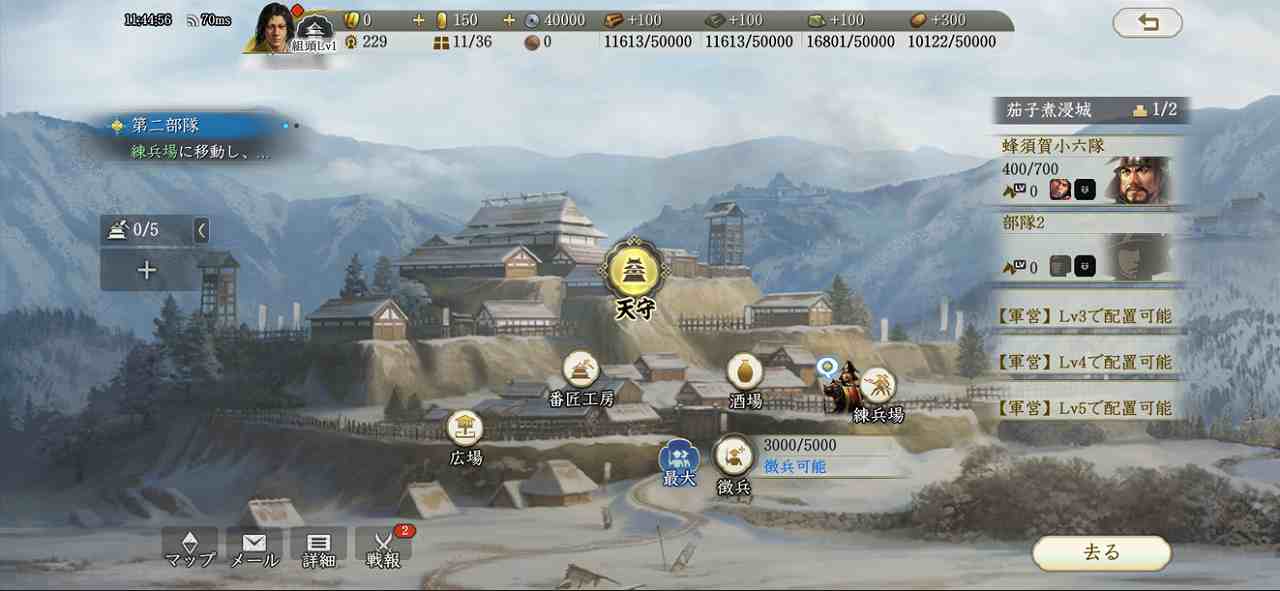This screenshot has width=1280, height=591.
Task: Go back with the return arrow button
Action: pos(1147,22)
